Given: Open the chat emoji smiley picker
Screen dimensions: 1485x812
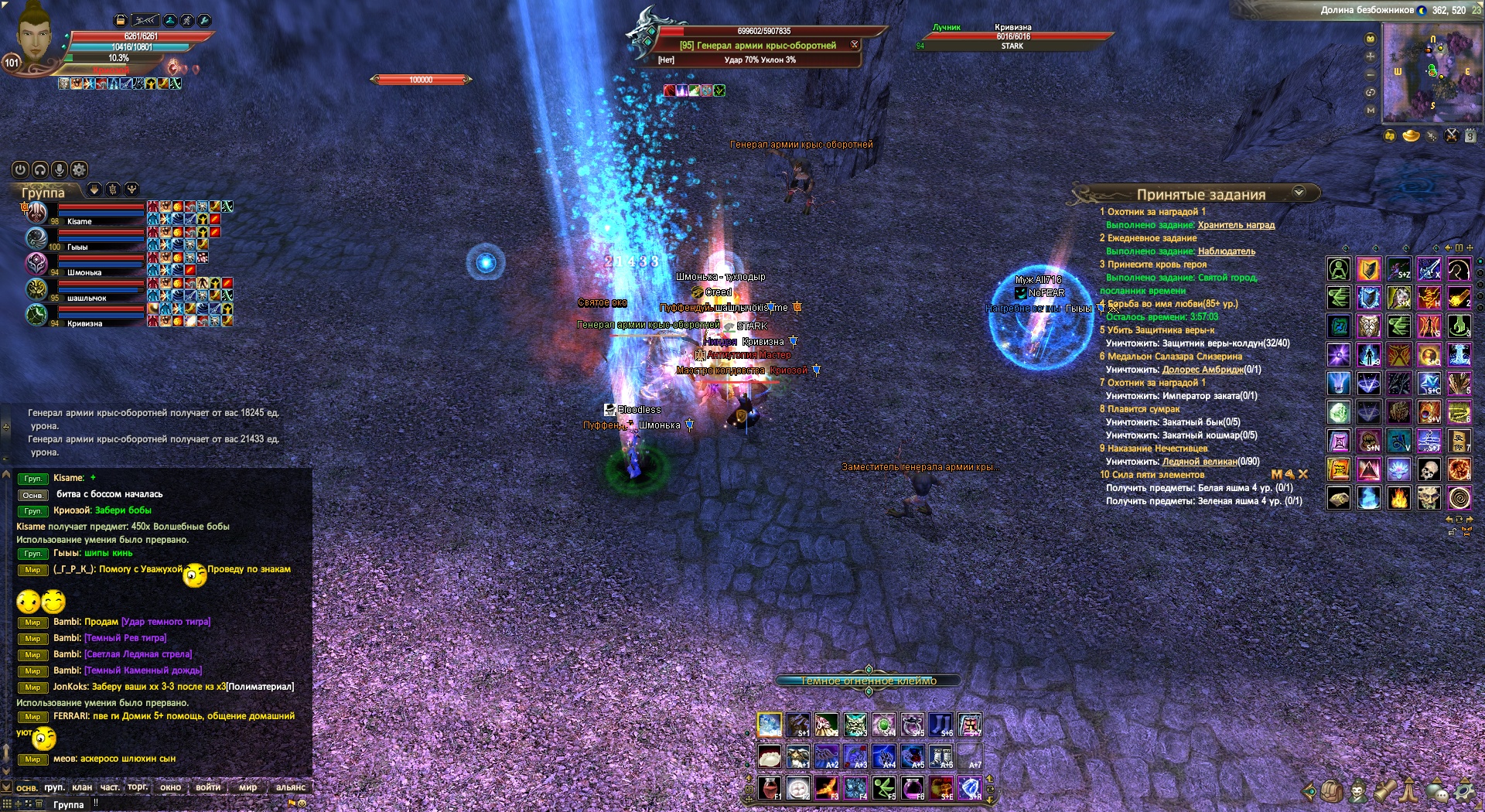Looking at the screenshot, I should [x=302, y=803].
